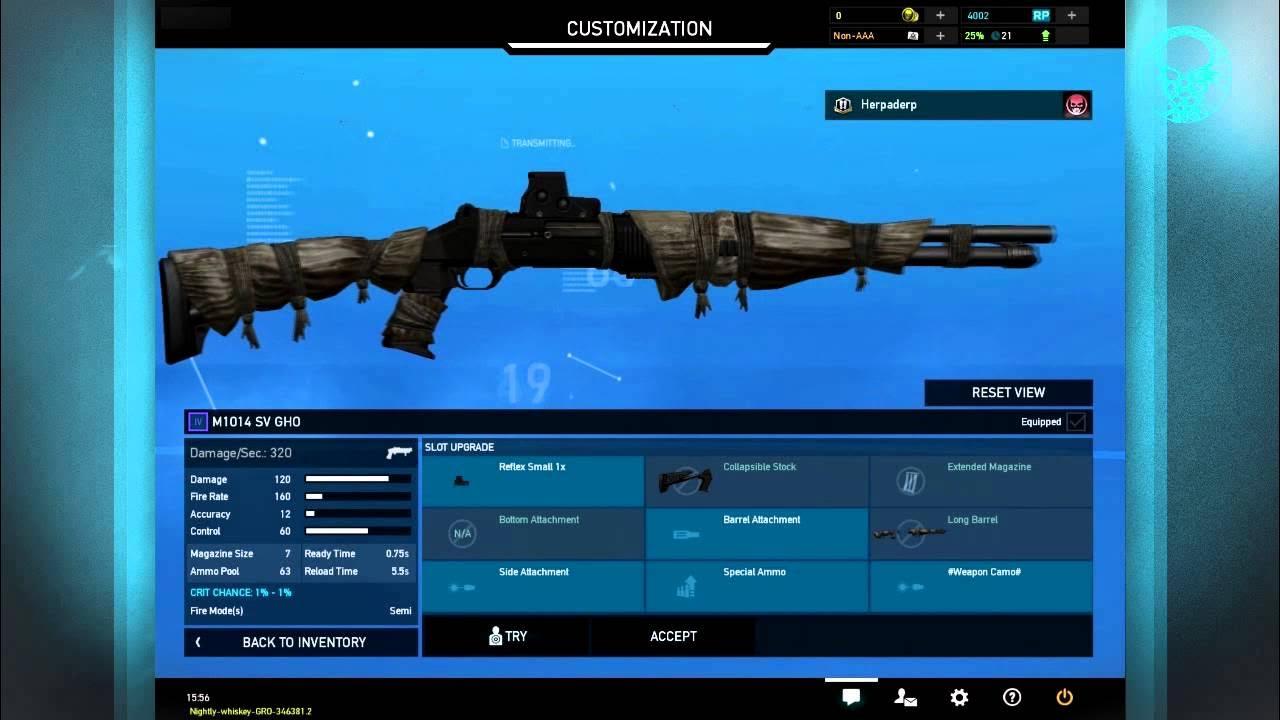Click the Control stat bar
Screen dimensions: 1280x720
[x=358, y=531]
